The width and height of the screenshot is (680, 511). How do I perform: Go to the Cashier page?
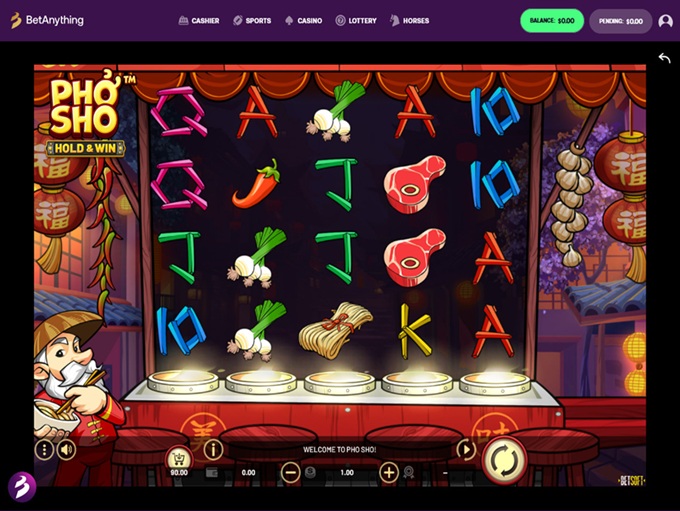[199, 20]
